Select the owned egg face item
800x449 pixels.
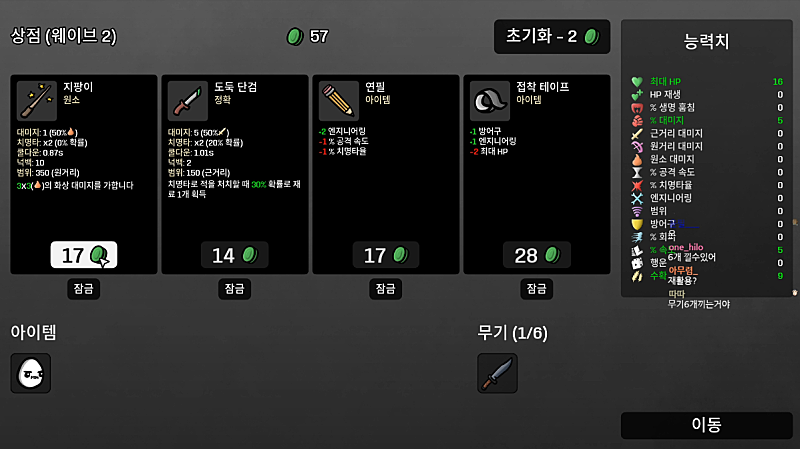[31, 373]
